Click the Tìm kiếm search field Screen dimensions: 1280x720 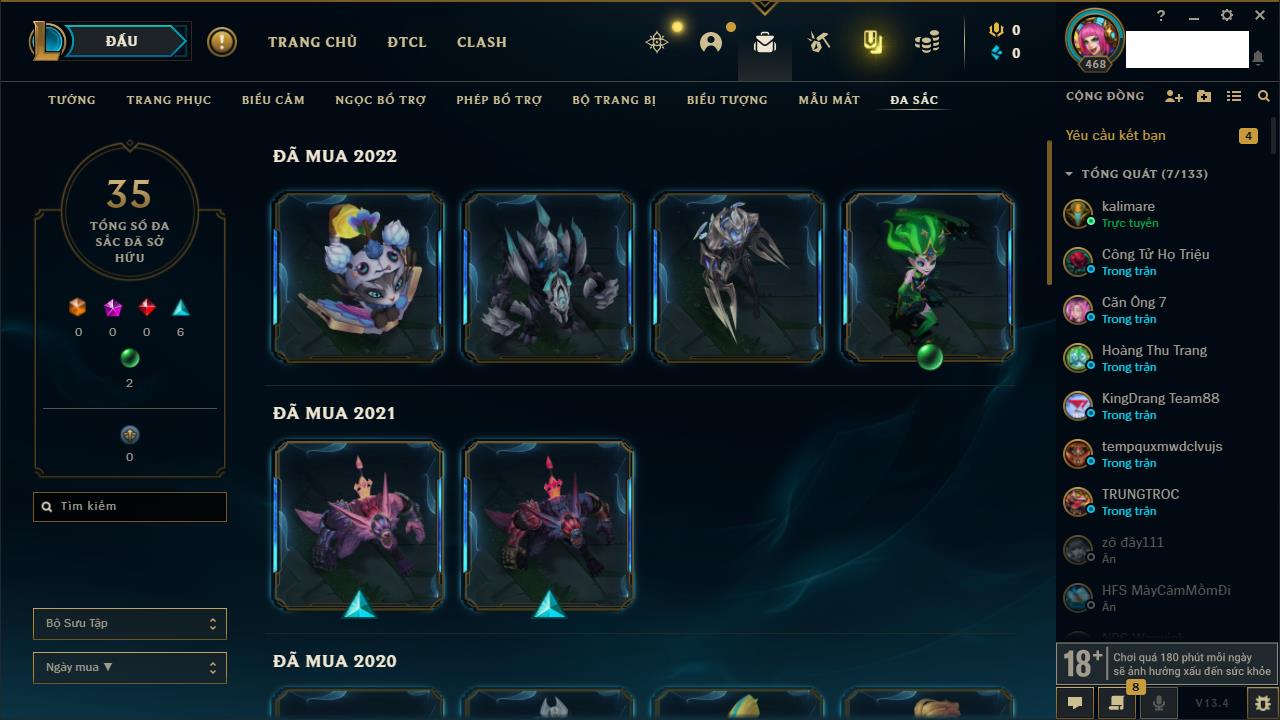coord(130,507)
